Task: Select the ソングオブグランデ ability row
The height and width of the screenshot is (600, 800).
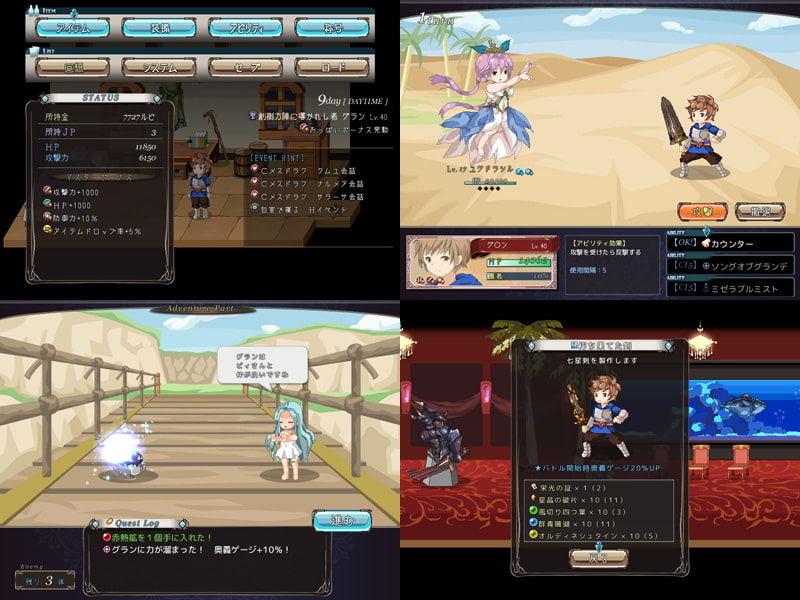Action: pyautogui.click(x=735, y=266)
